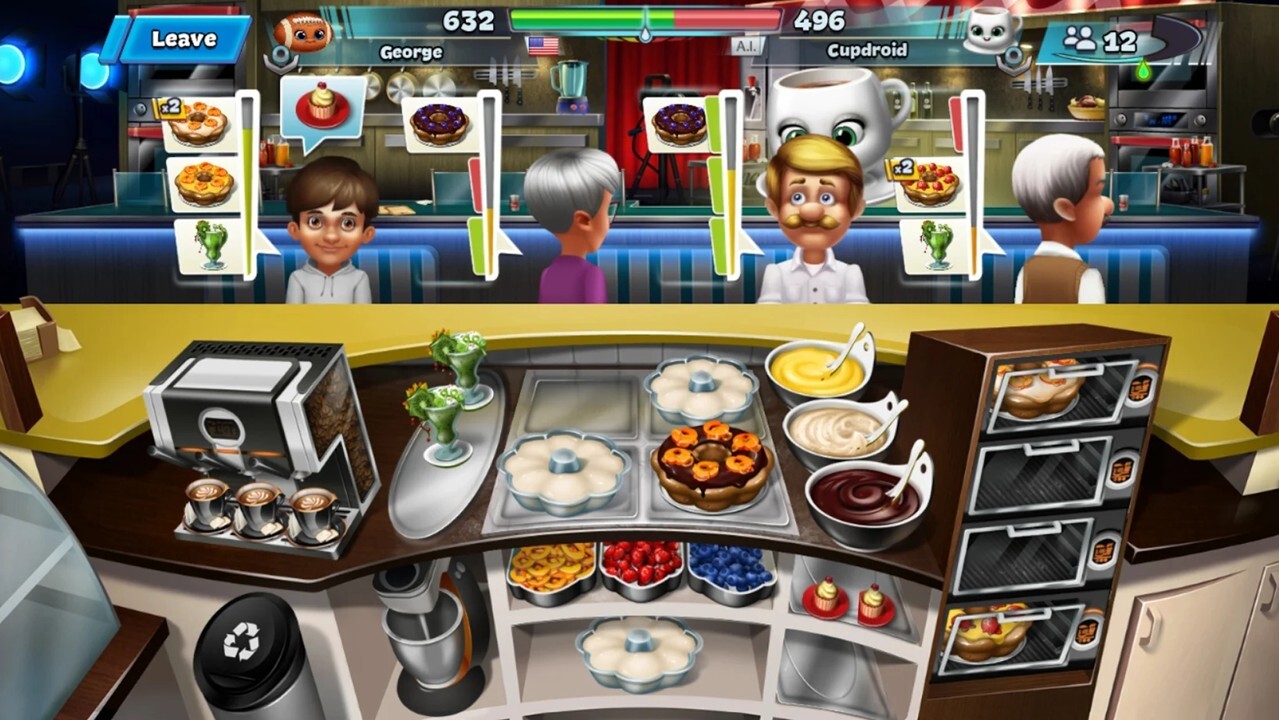Serve the chocolate cake with orange topping
1279x720 pixels.
pos(711,464)
